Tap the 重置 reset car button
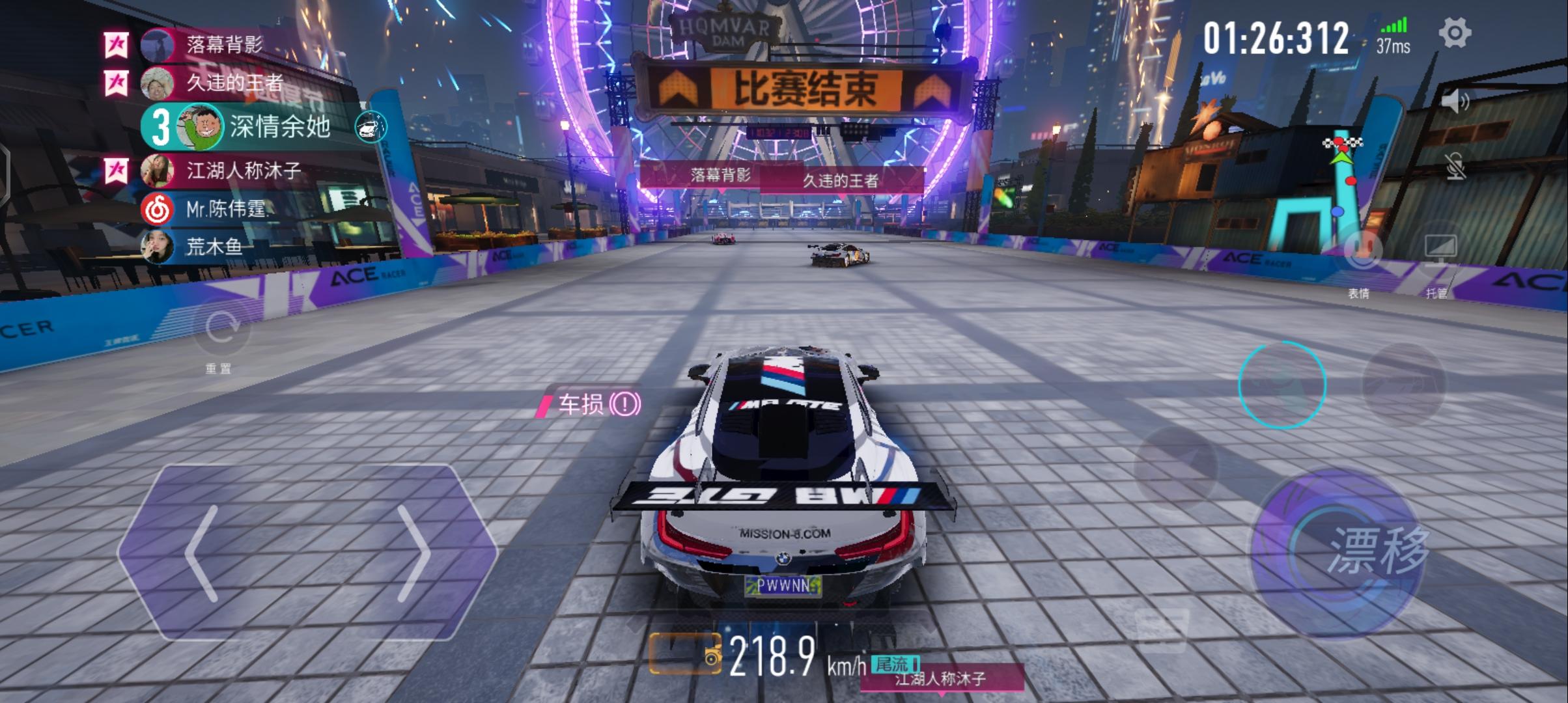Viewport: 1568px width, 703px height. [x=221, y=329]
